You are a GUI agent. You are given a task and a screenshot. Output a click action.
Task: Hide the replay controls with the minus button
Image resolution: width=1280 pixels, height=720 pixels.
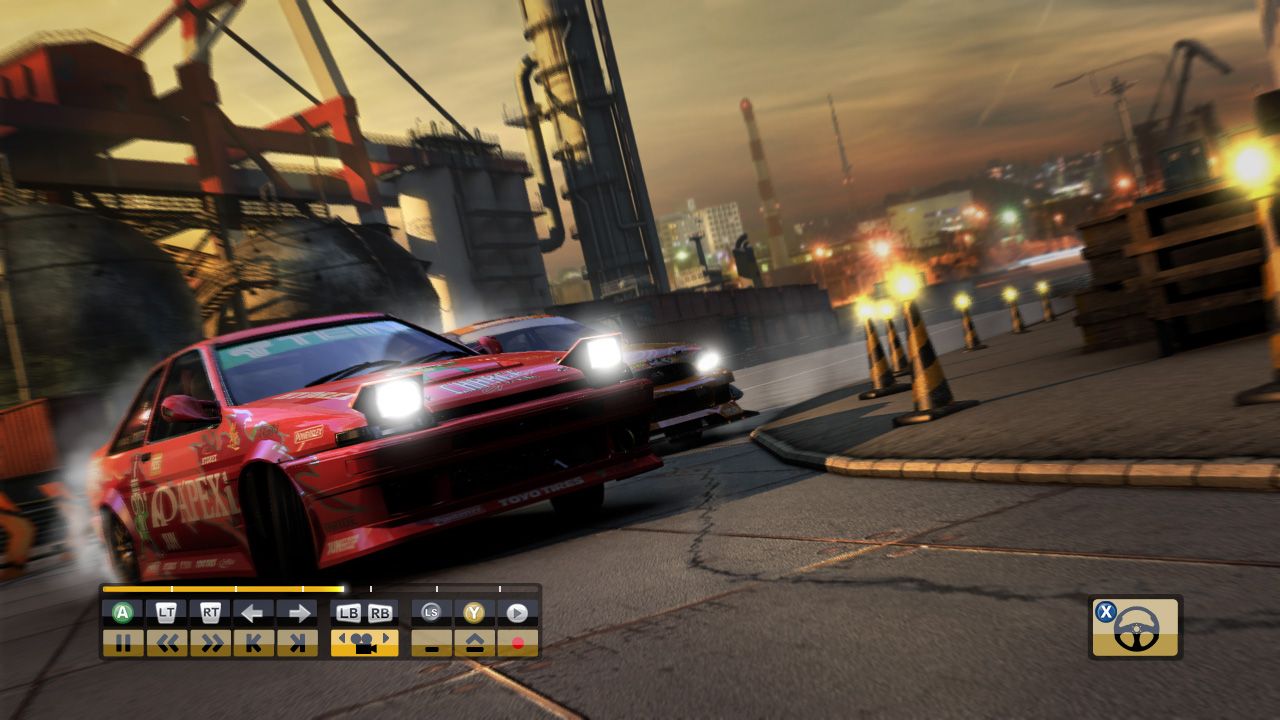432,643
